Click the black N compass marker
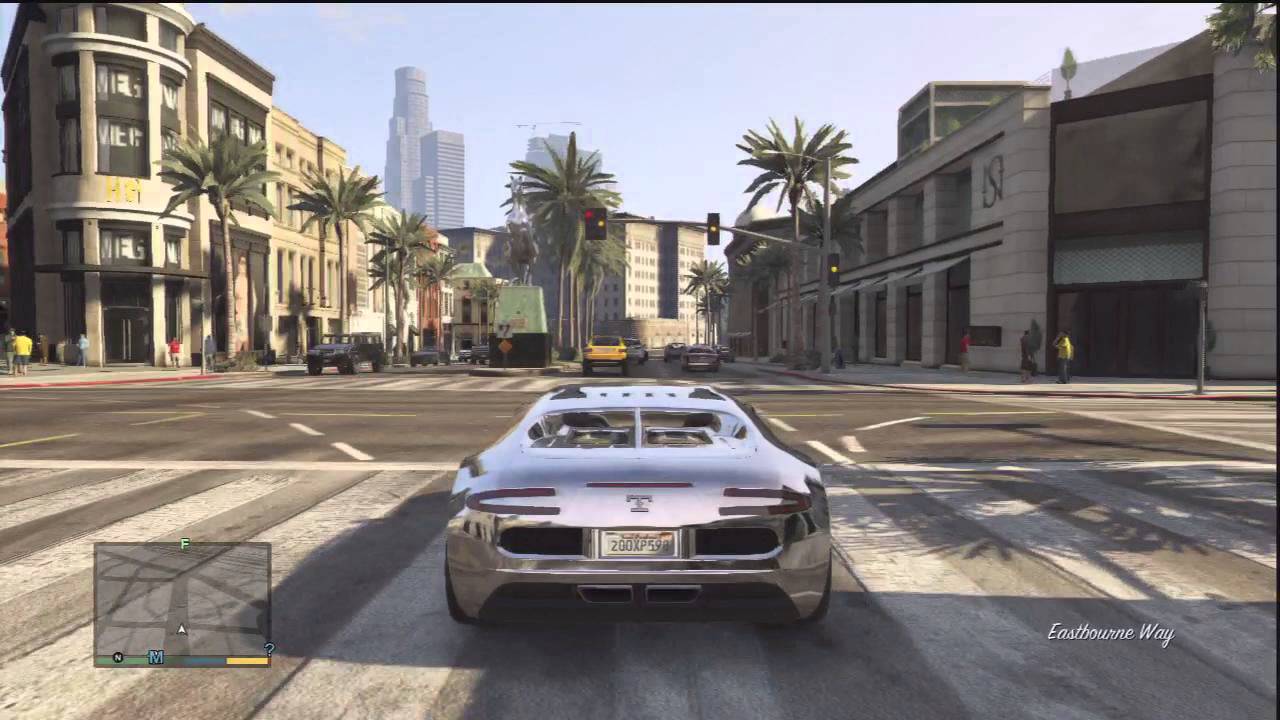 coord(117,657)
